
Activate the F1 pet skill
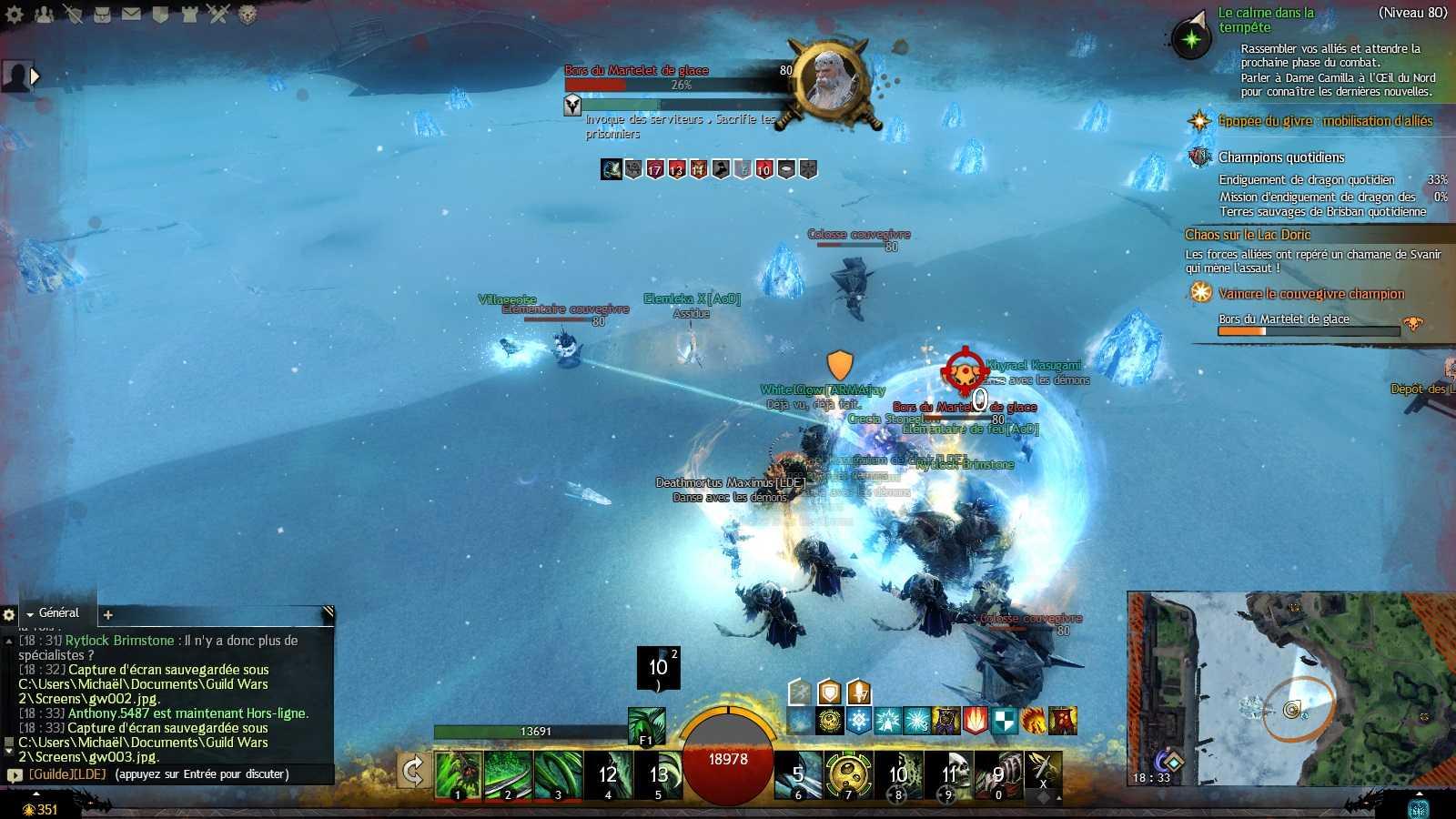point(646,726)
